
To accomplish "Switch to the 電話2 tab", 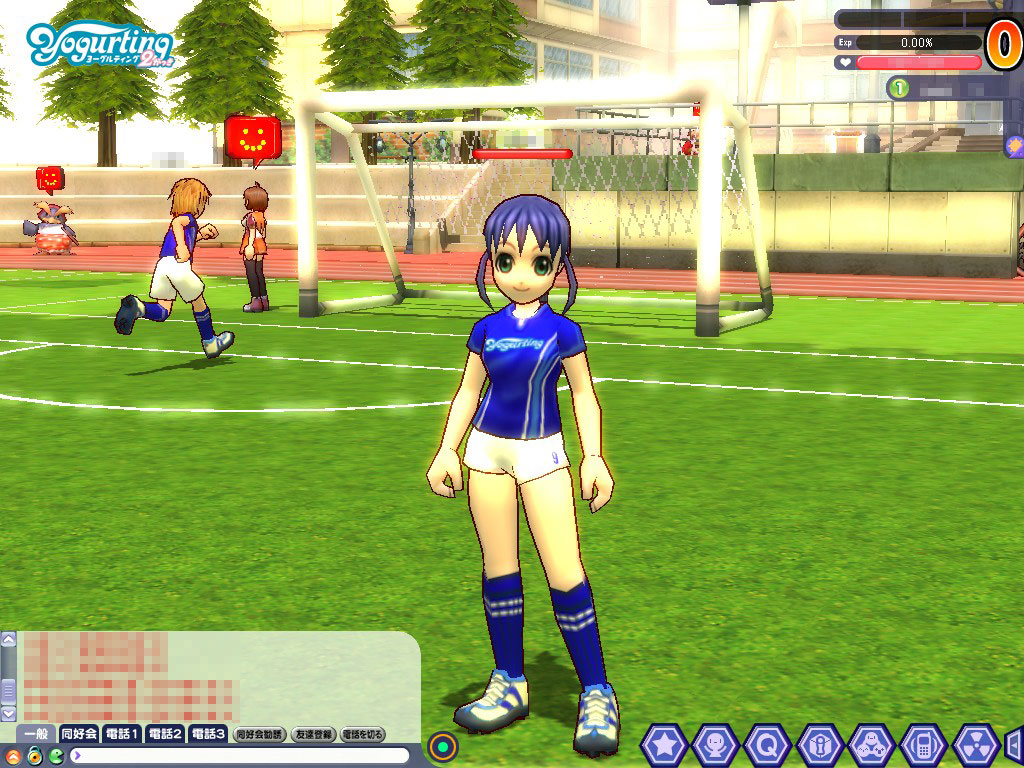I will pyautogui.click(x=165, y=734).
